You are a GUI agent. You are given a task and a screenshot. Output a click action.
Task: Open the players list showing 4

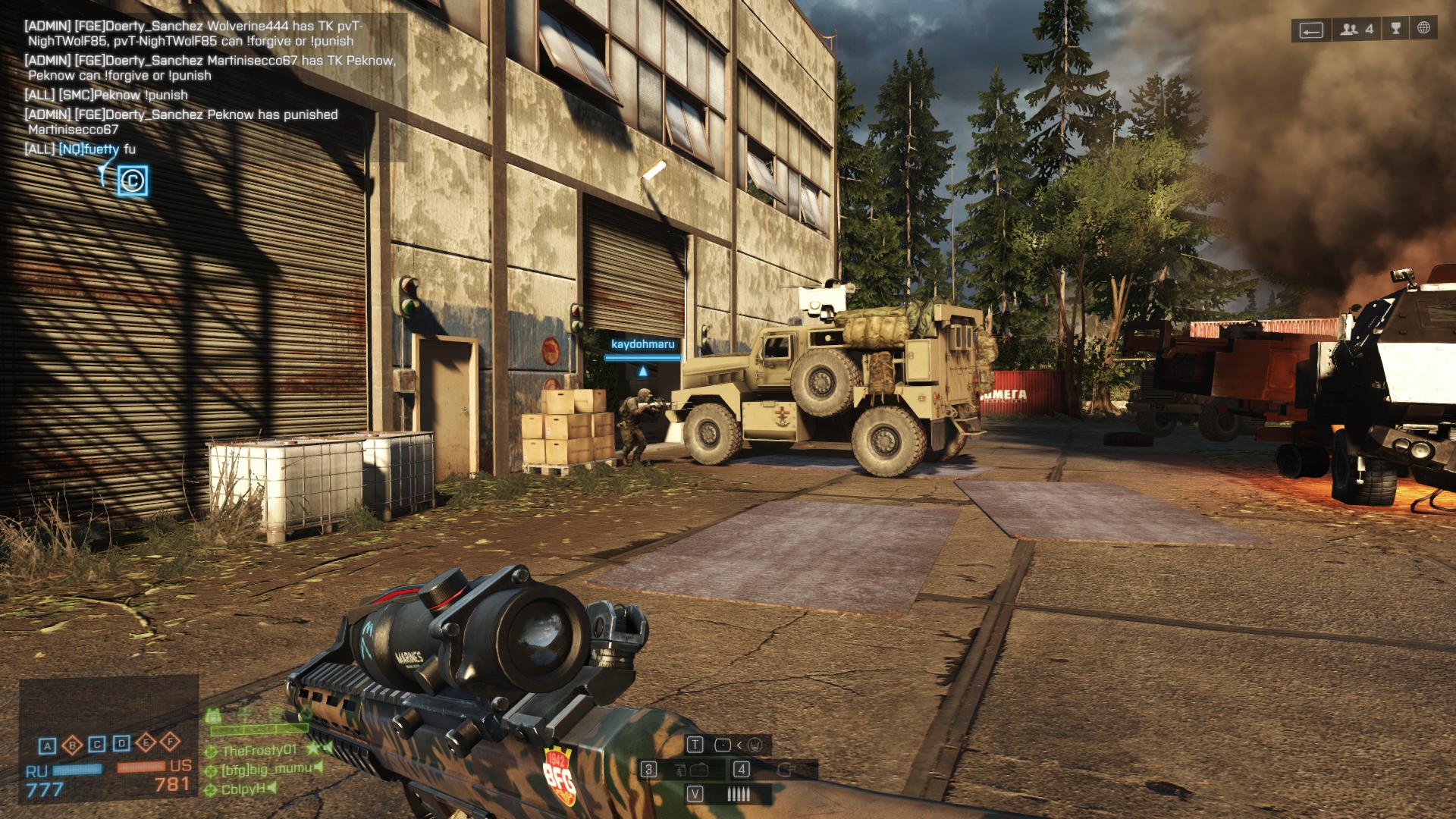1357,30
